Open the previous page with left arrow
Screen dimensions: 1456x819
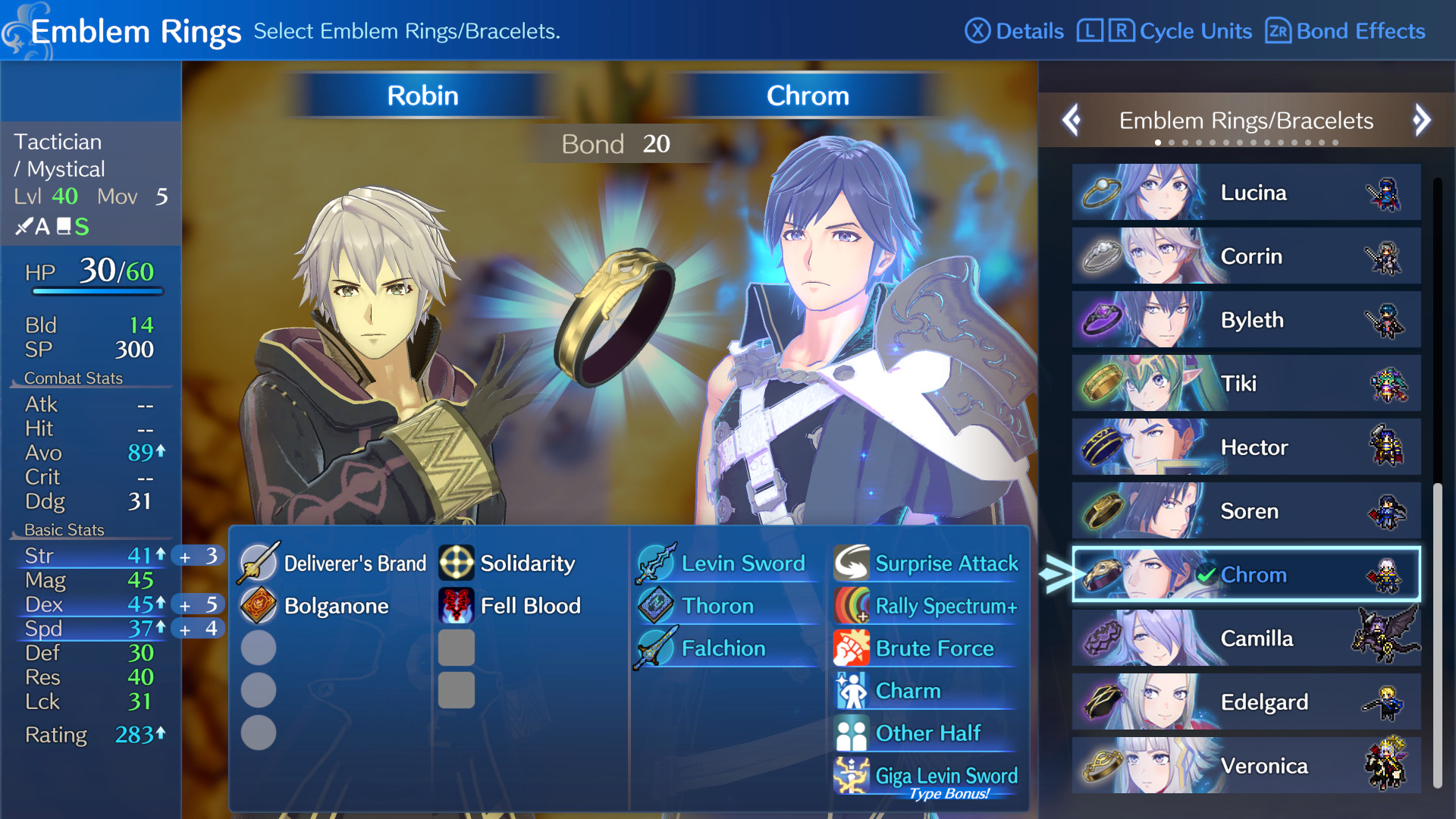[x=1072, y=121]
